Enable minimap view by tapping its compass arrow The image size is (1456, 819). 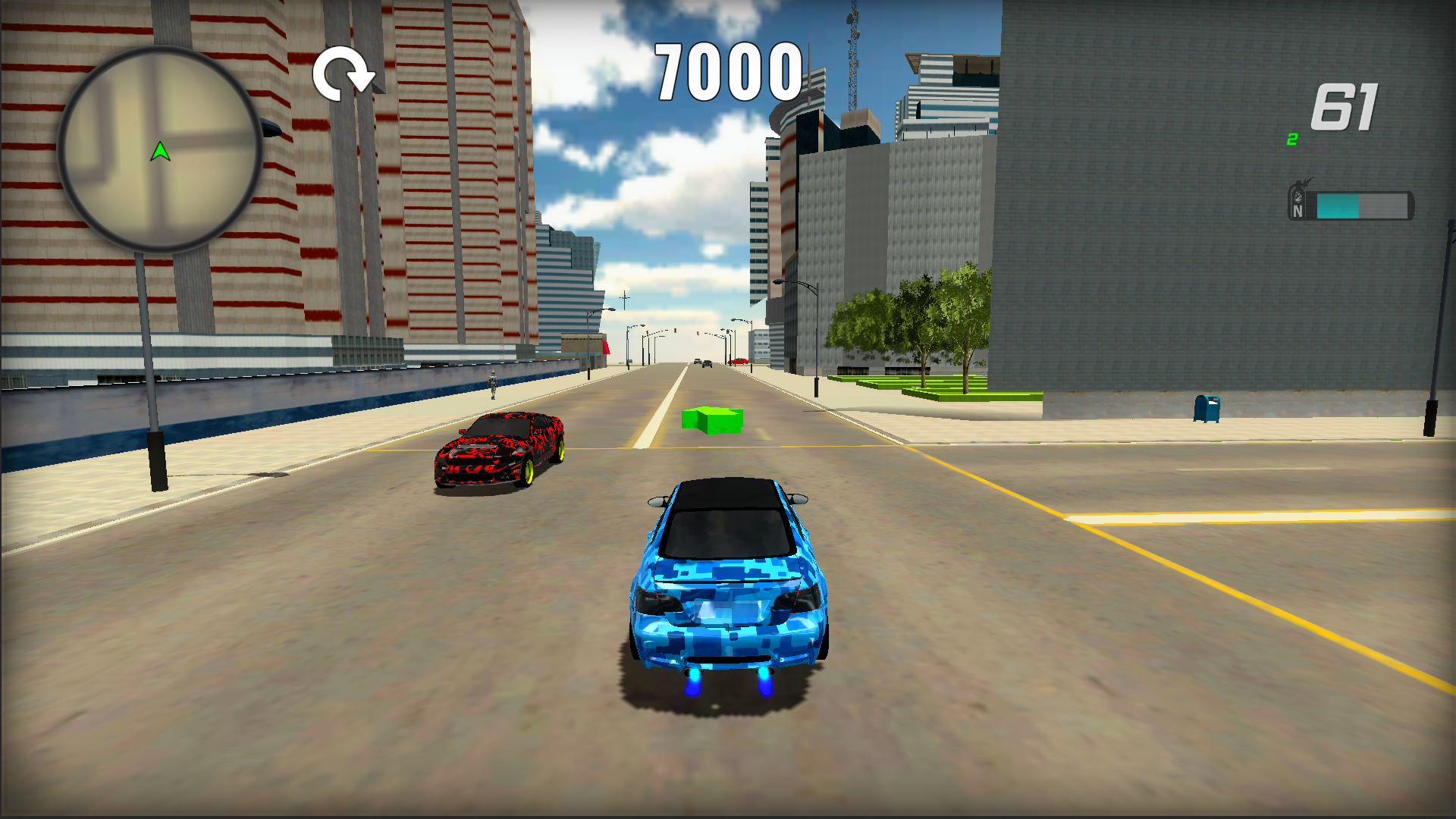(x=162, y=151)
